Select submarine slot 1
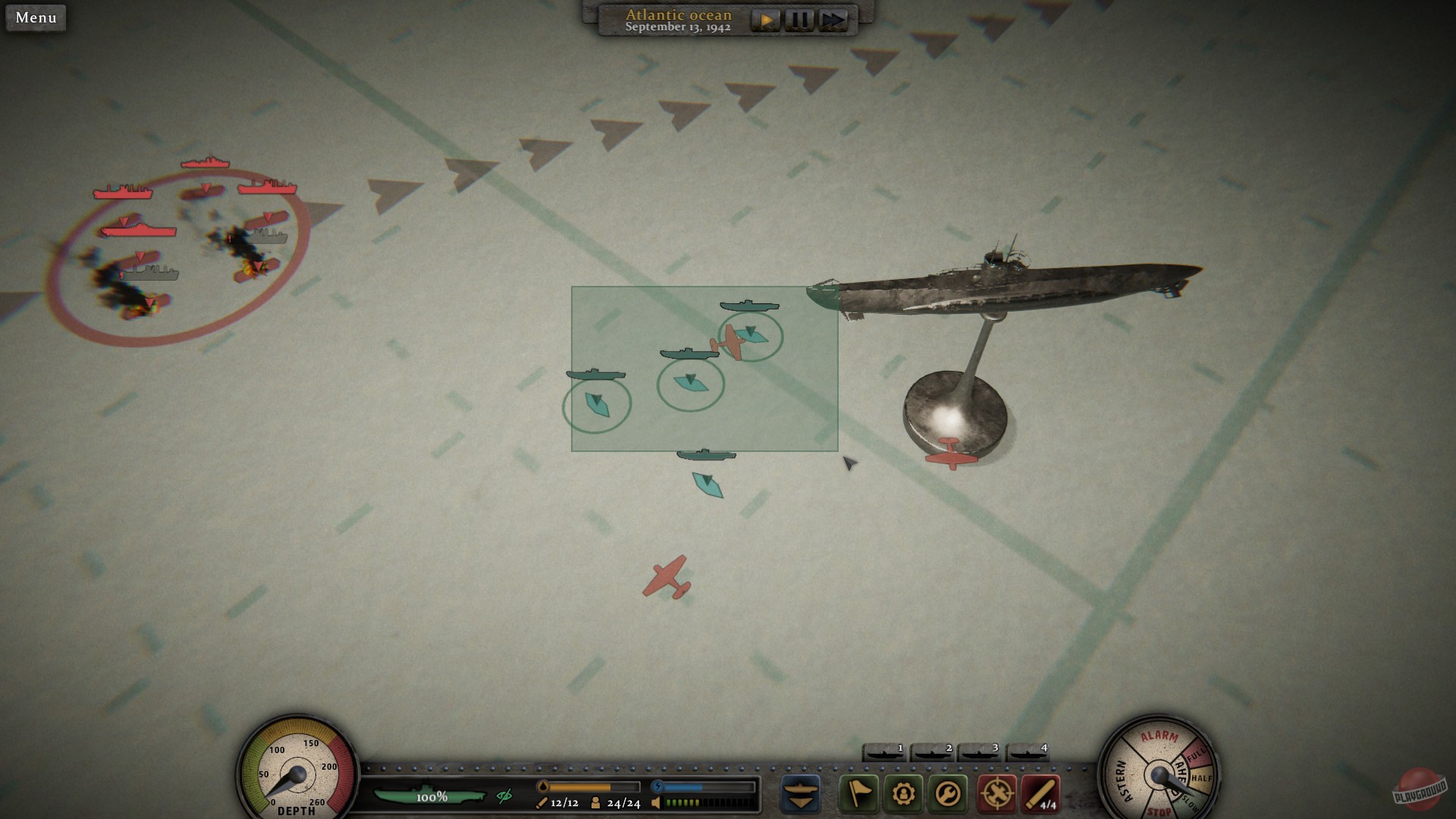1456x819 pixels. click(x=883, y=751)
